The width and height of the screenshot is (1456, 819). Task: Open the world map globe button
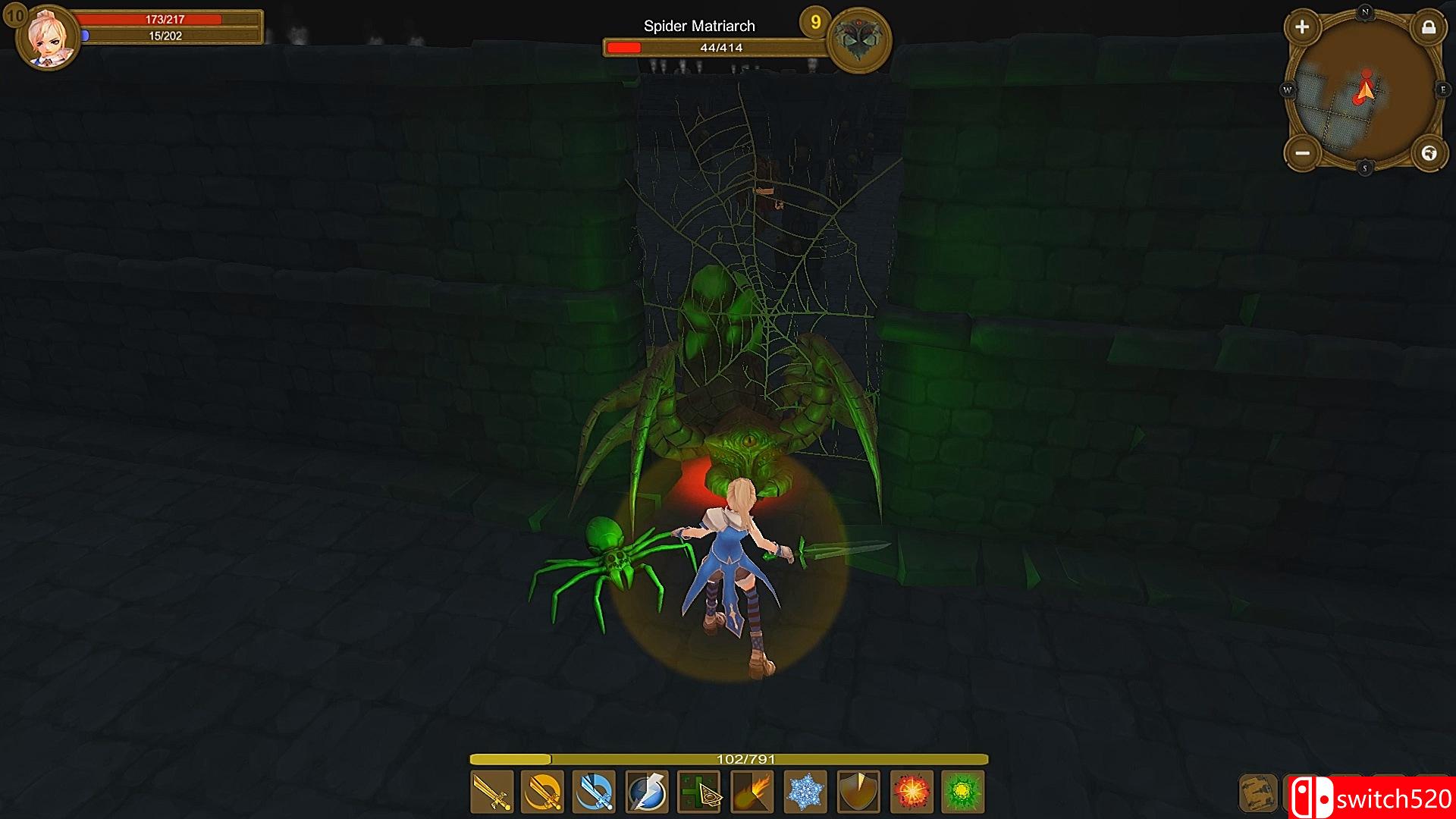tap(1429, 153)
